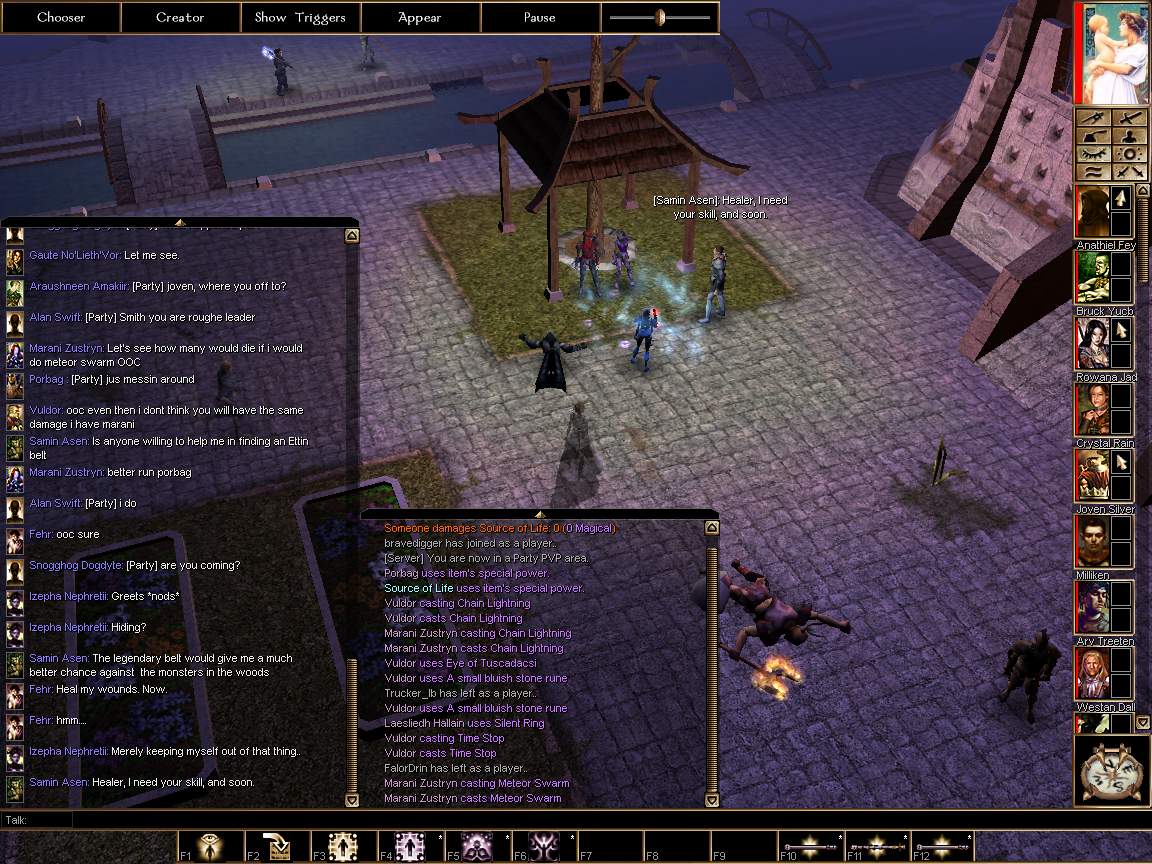Open the Chooser panel
1152x864 pixels.
tap(61, 17)
